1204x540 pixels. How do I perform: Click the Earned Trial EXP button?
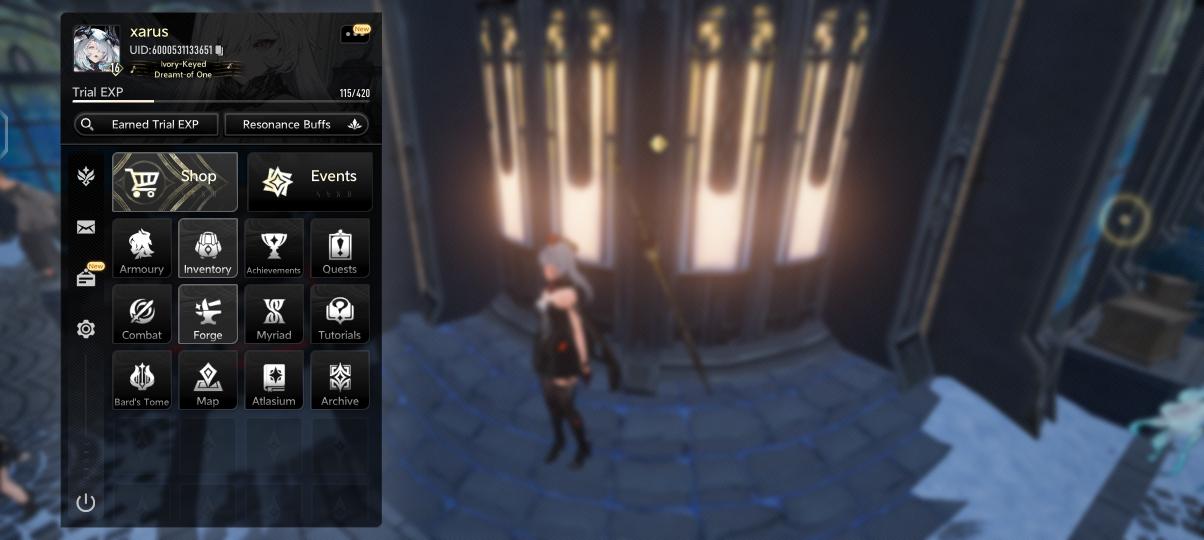click(146, 124)
